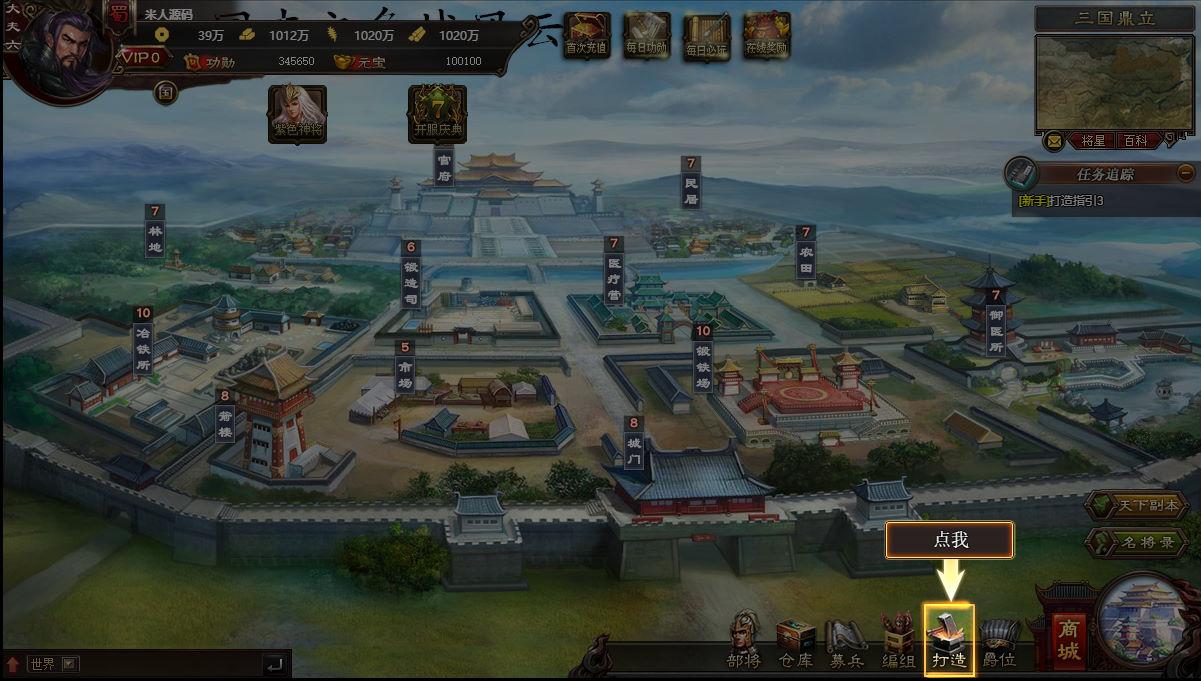1201x681 pixels.
Task: Claim 在线奖励 online rewards
Action: pos(767,35)
